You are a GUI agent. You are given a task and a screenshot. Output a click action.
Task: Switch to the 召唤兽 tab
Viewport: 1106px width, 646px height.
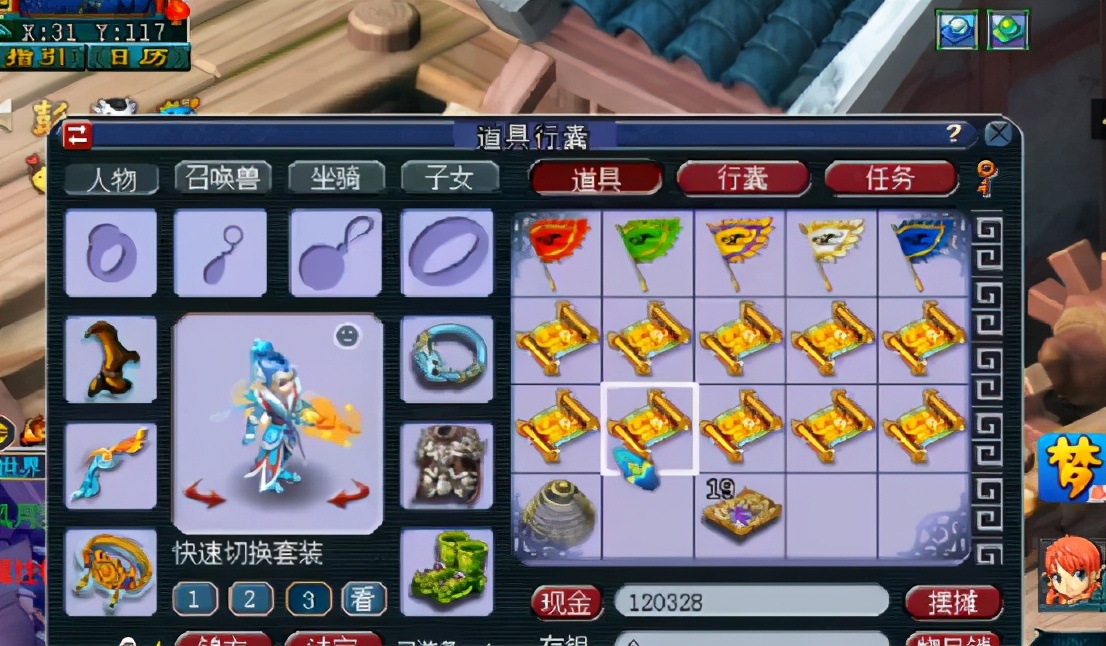tap(223, 177)
